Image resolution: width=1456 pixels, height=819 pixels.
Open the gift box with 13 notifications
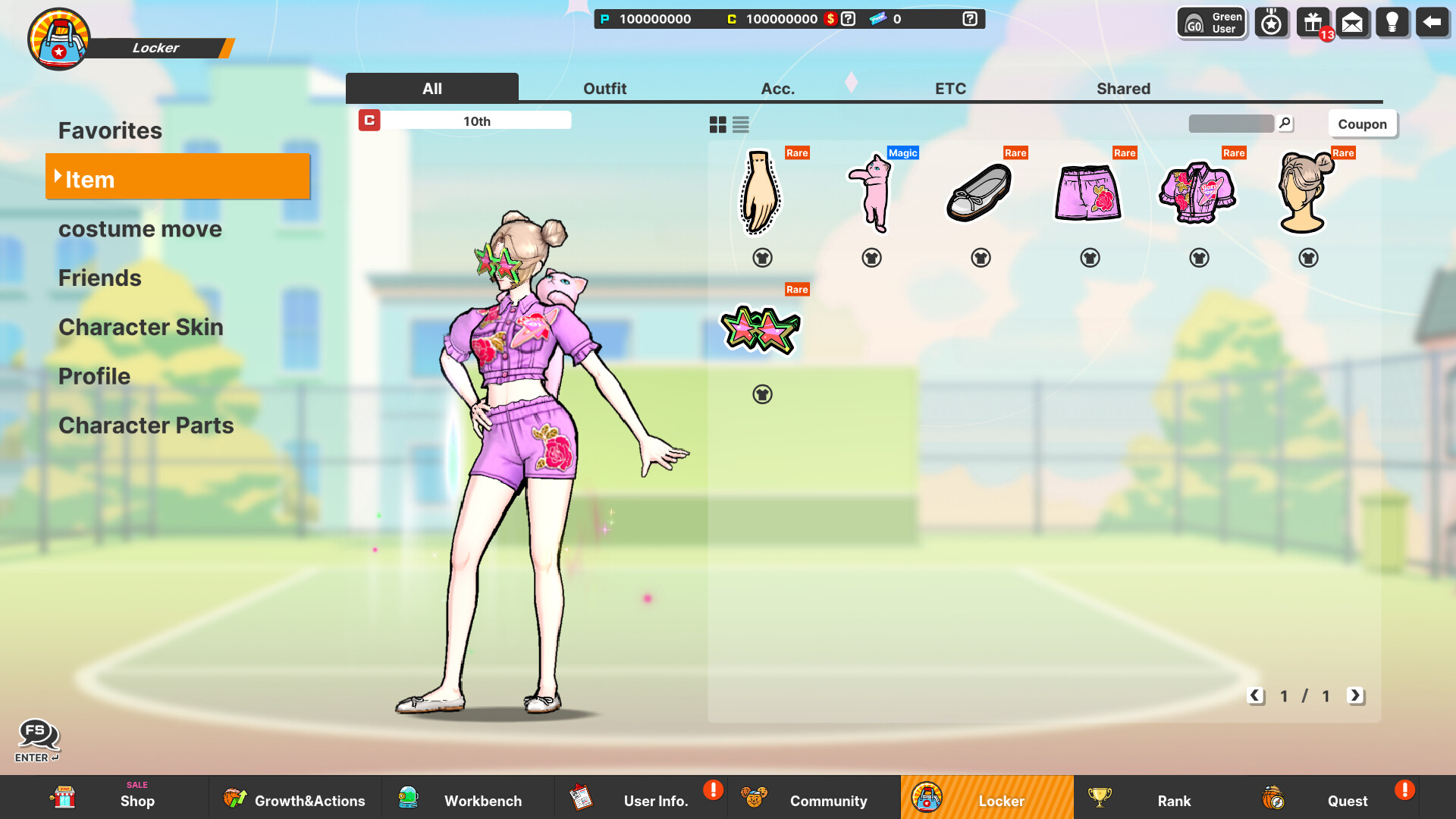[x=1312, y=22]
